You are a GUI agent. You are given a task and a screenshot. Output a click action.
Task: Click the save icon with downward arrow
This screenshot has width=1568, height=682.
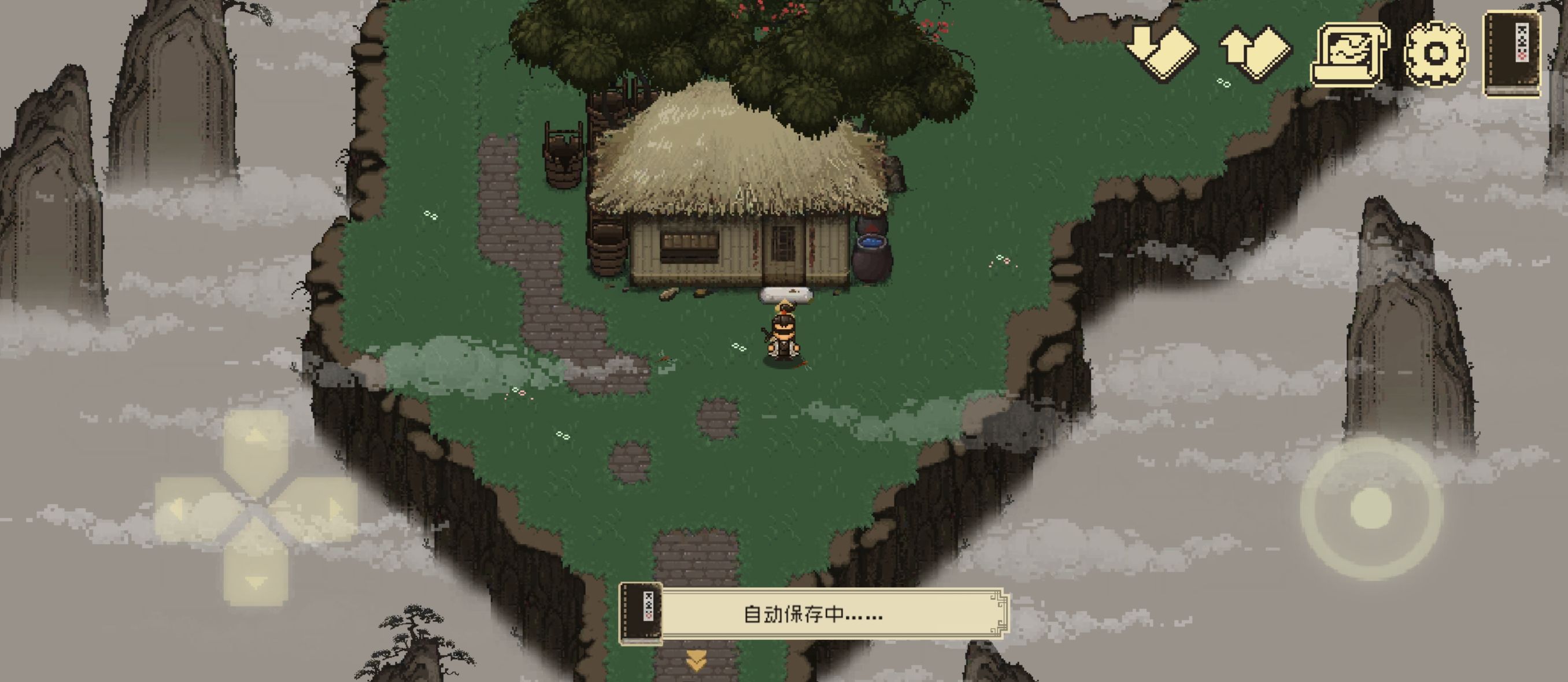[x=1160, y=50]
